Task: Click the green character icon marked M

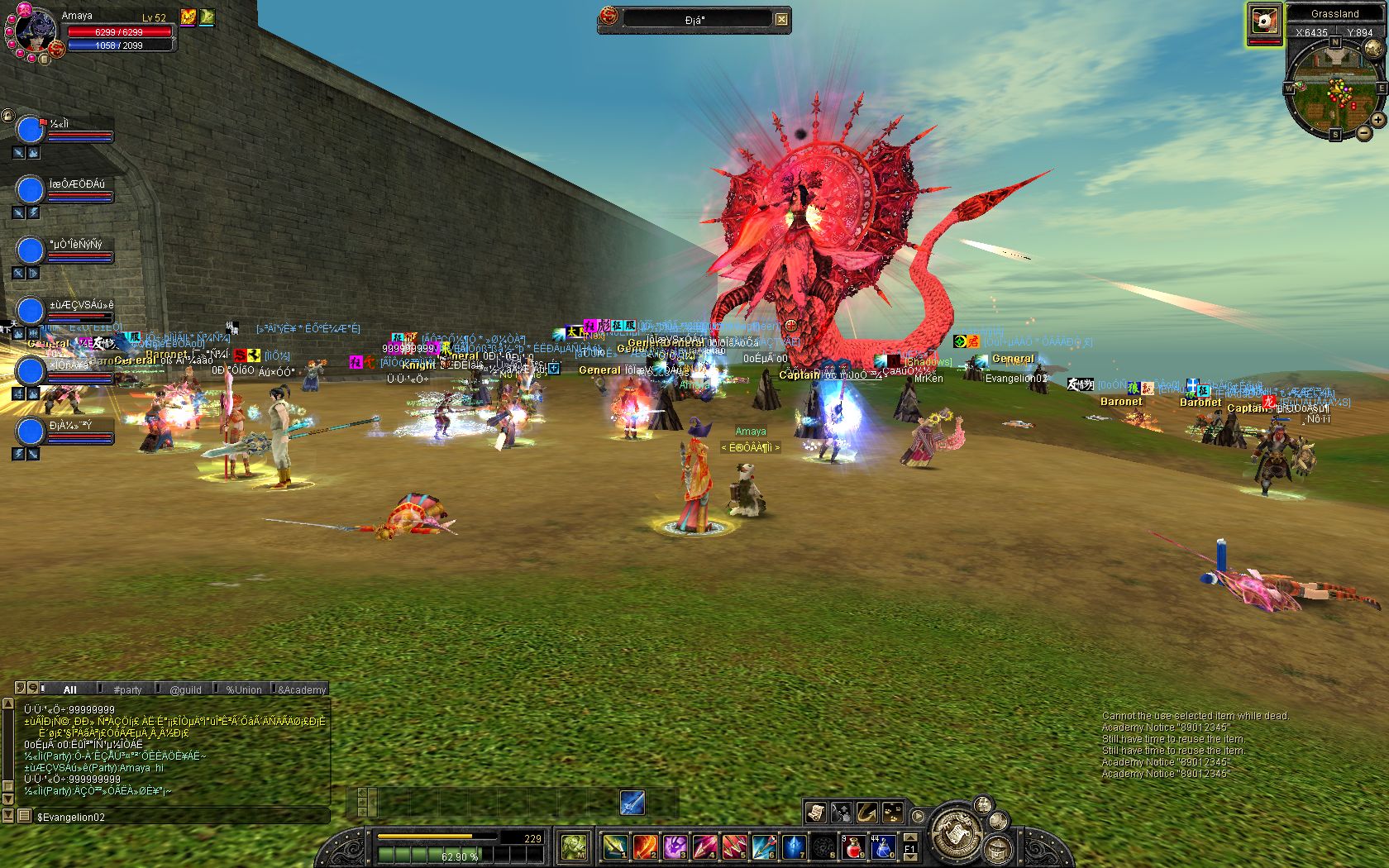Action: (574, 846)
